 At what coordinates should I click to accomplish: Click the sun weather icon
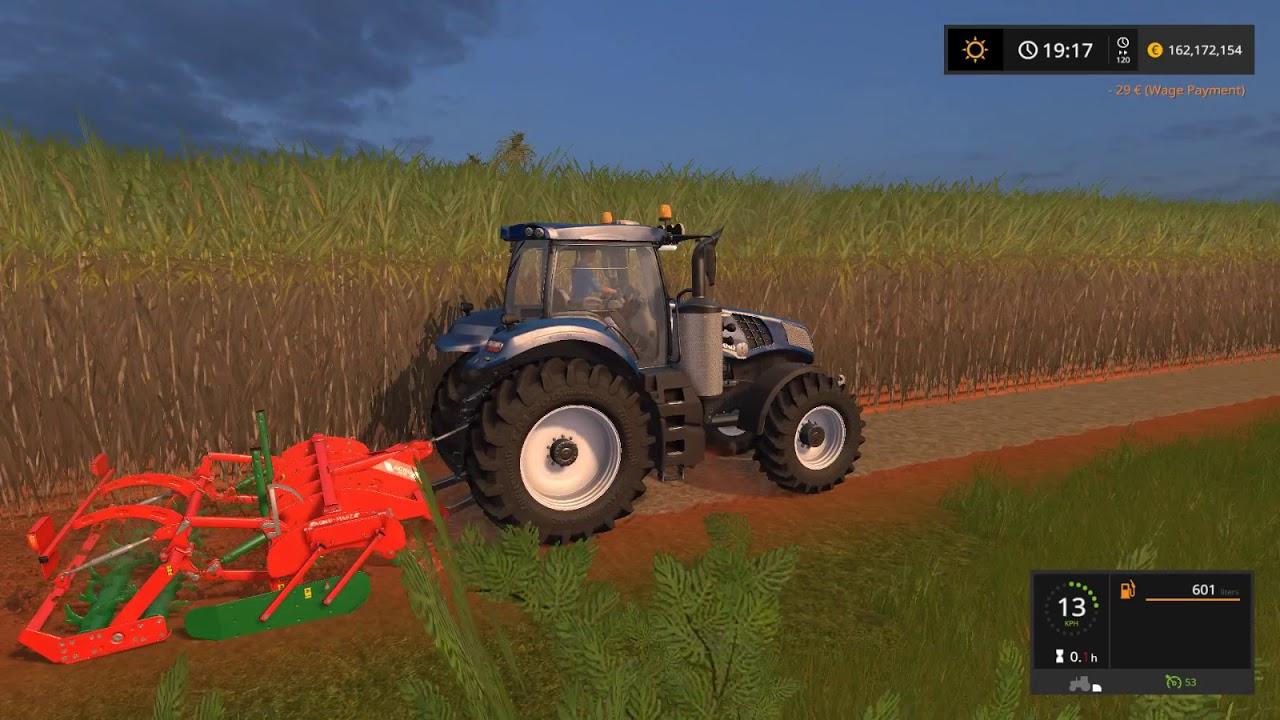click(x=975, y=48)
